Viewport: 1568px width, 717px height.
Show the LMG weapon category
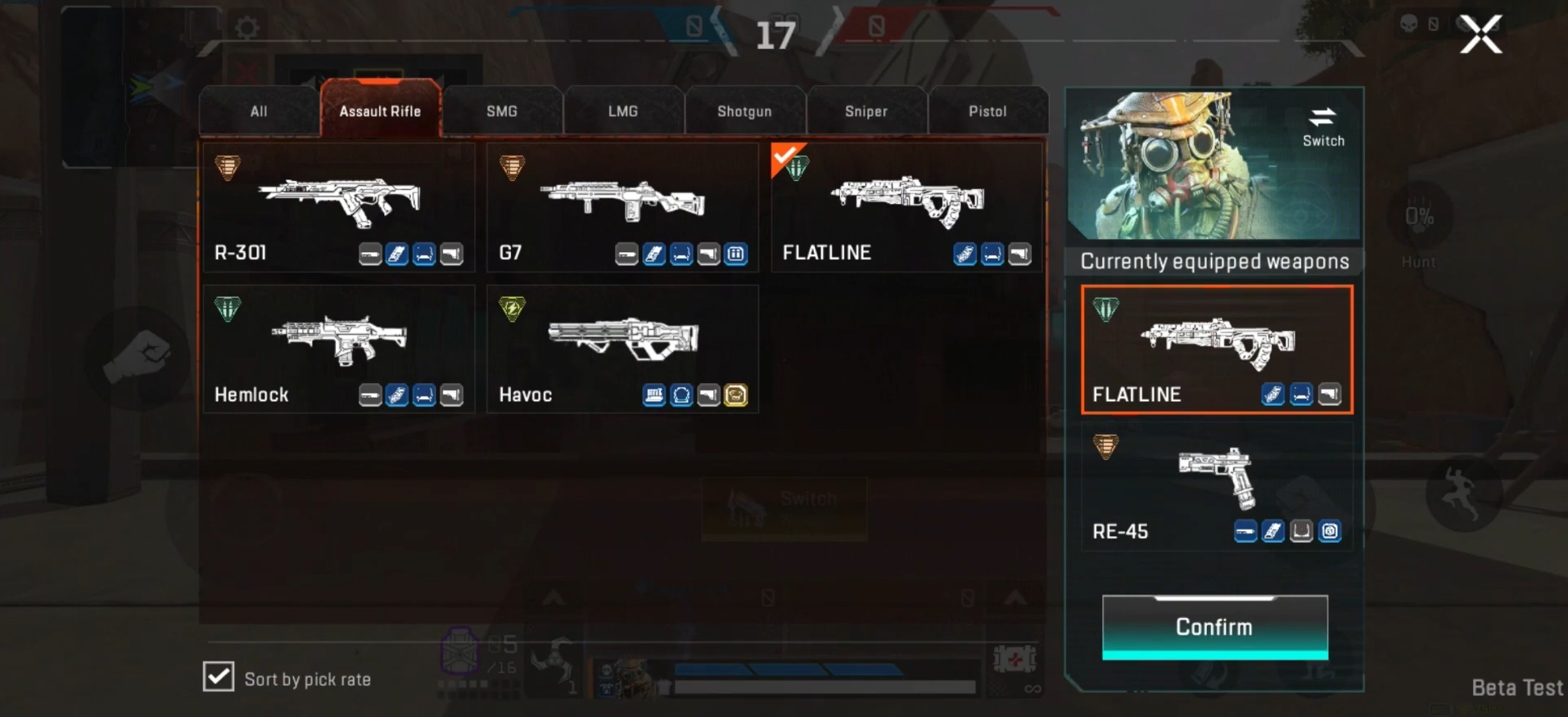click(623, 111)
